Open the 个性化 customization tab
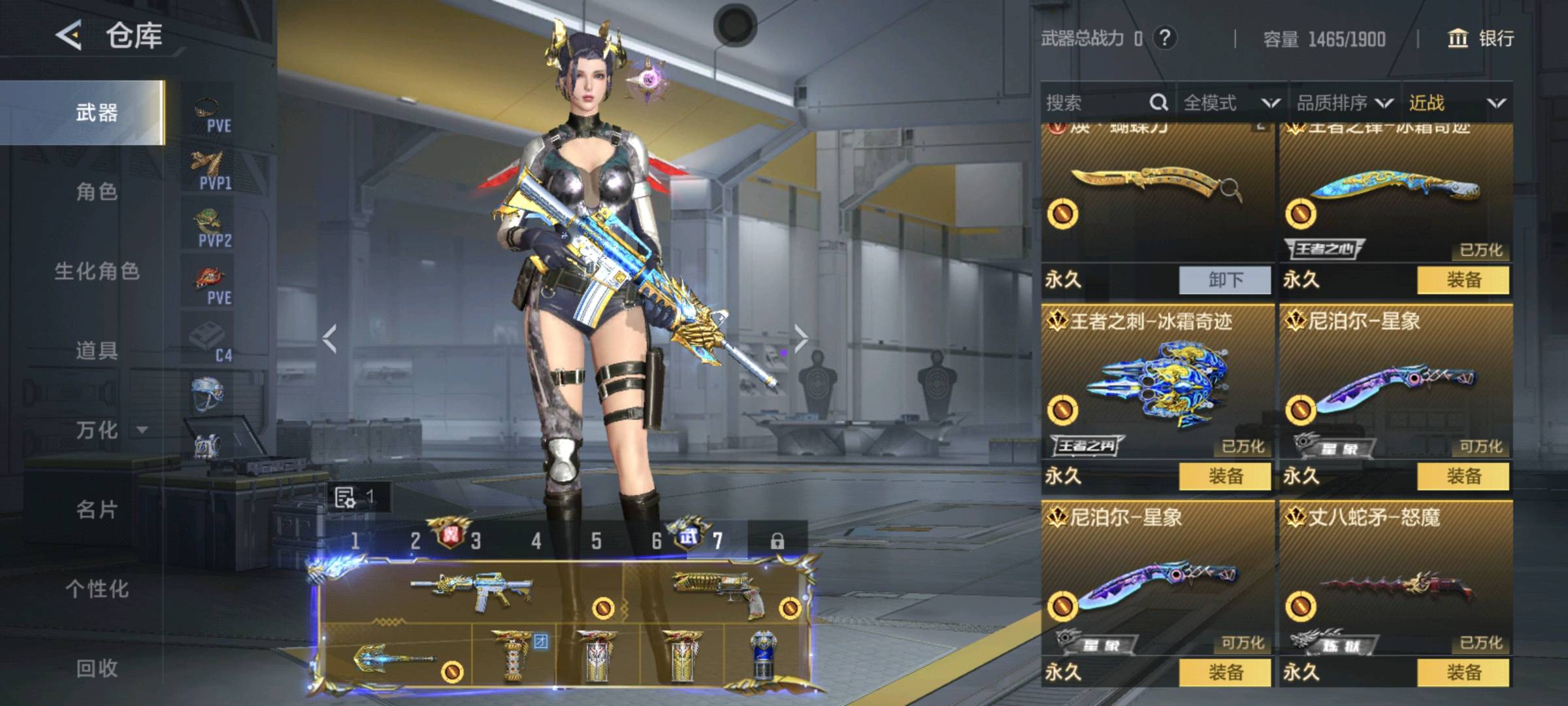The image size is (1568, 706). click(x=97, y=589)
